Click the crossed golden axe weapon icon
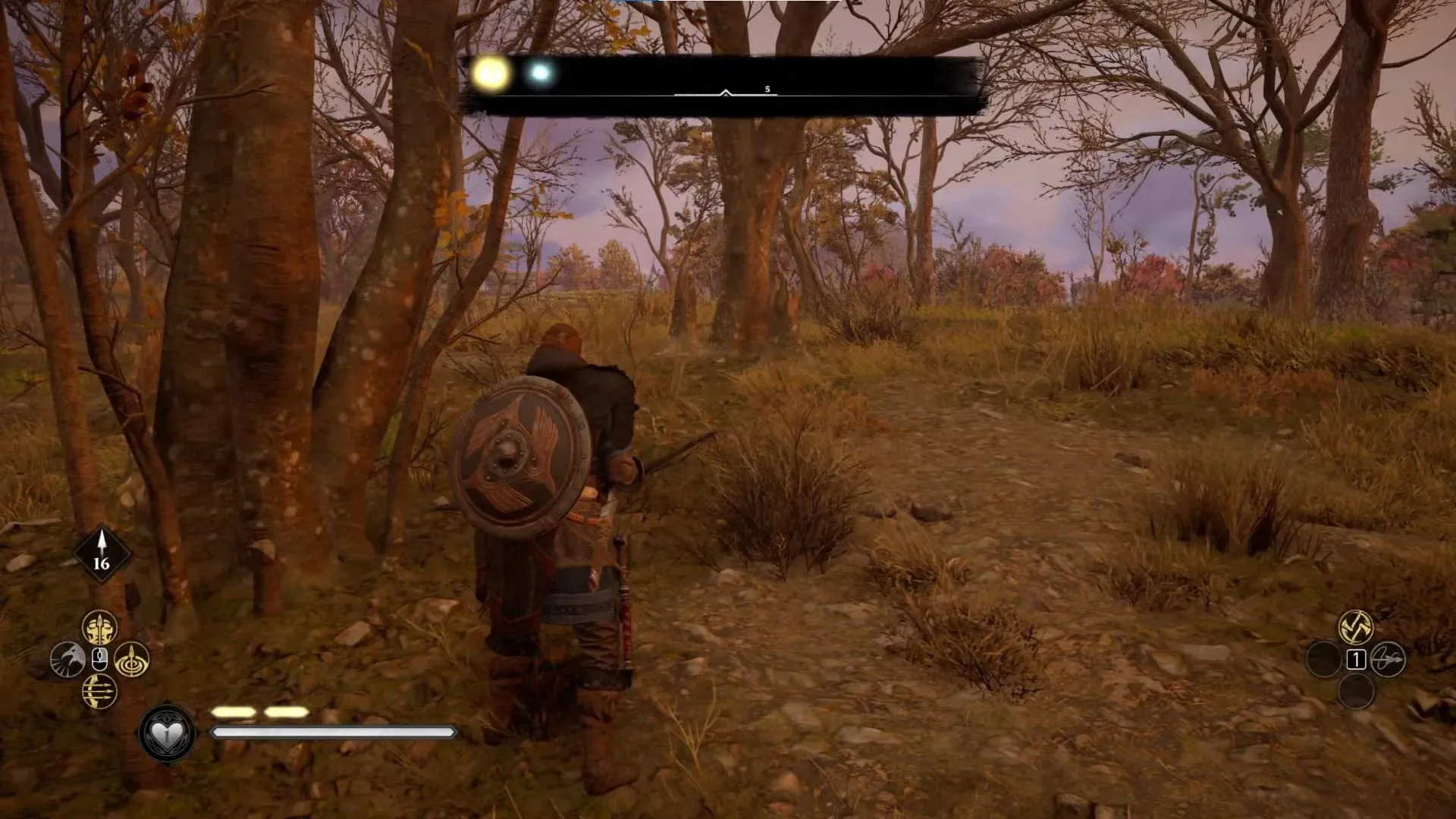1456x819 pixels. click(1356, 628)
